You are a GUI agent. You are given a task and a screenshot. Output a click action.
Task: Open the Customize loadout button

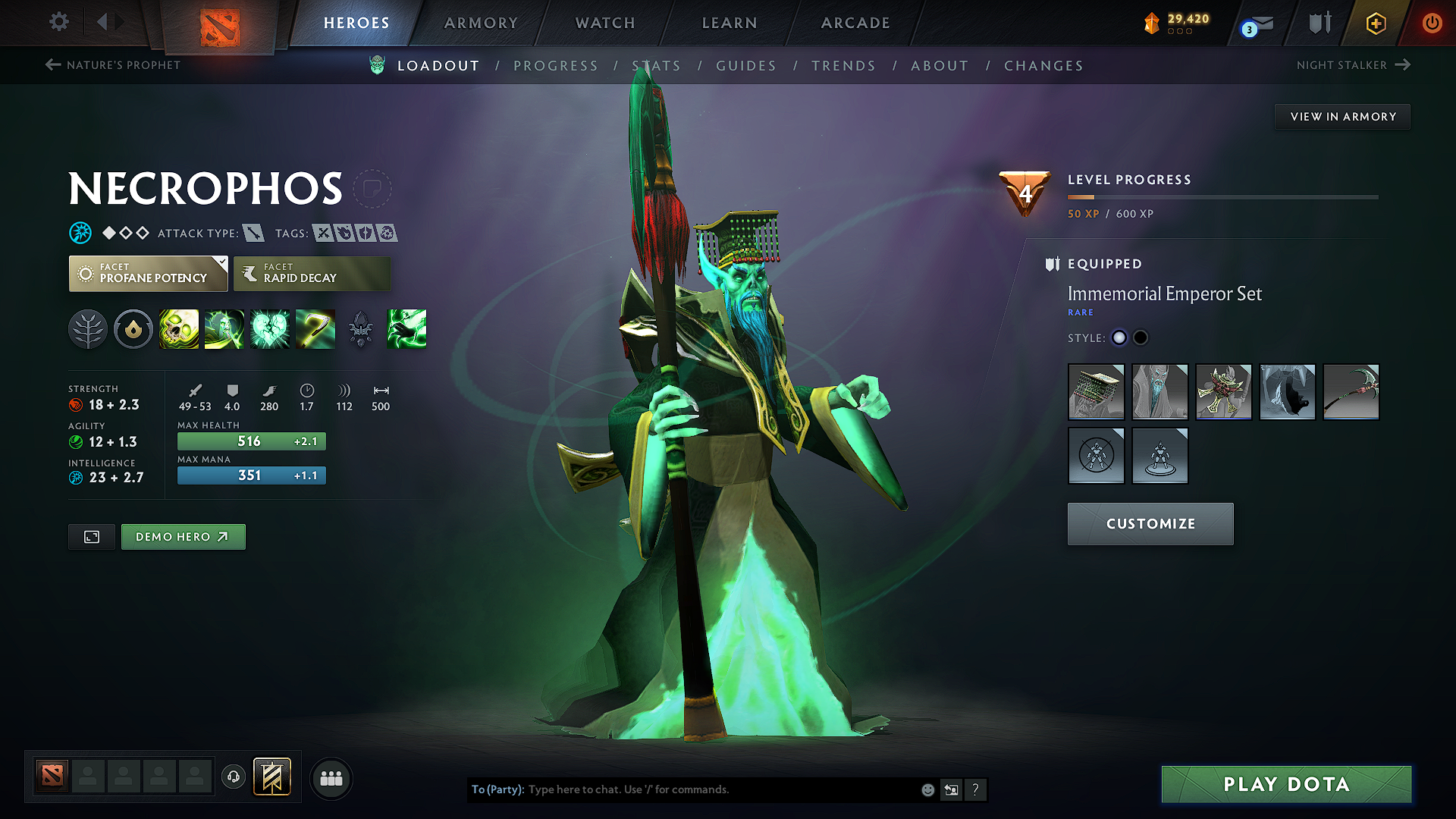coord(1150,524)
